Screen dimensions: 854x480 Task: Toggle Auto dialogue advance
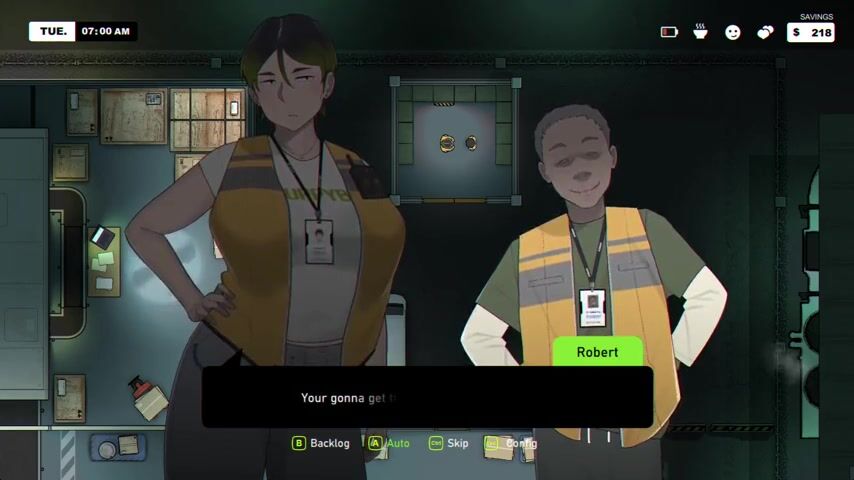click(389, 443)
